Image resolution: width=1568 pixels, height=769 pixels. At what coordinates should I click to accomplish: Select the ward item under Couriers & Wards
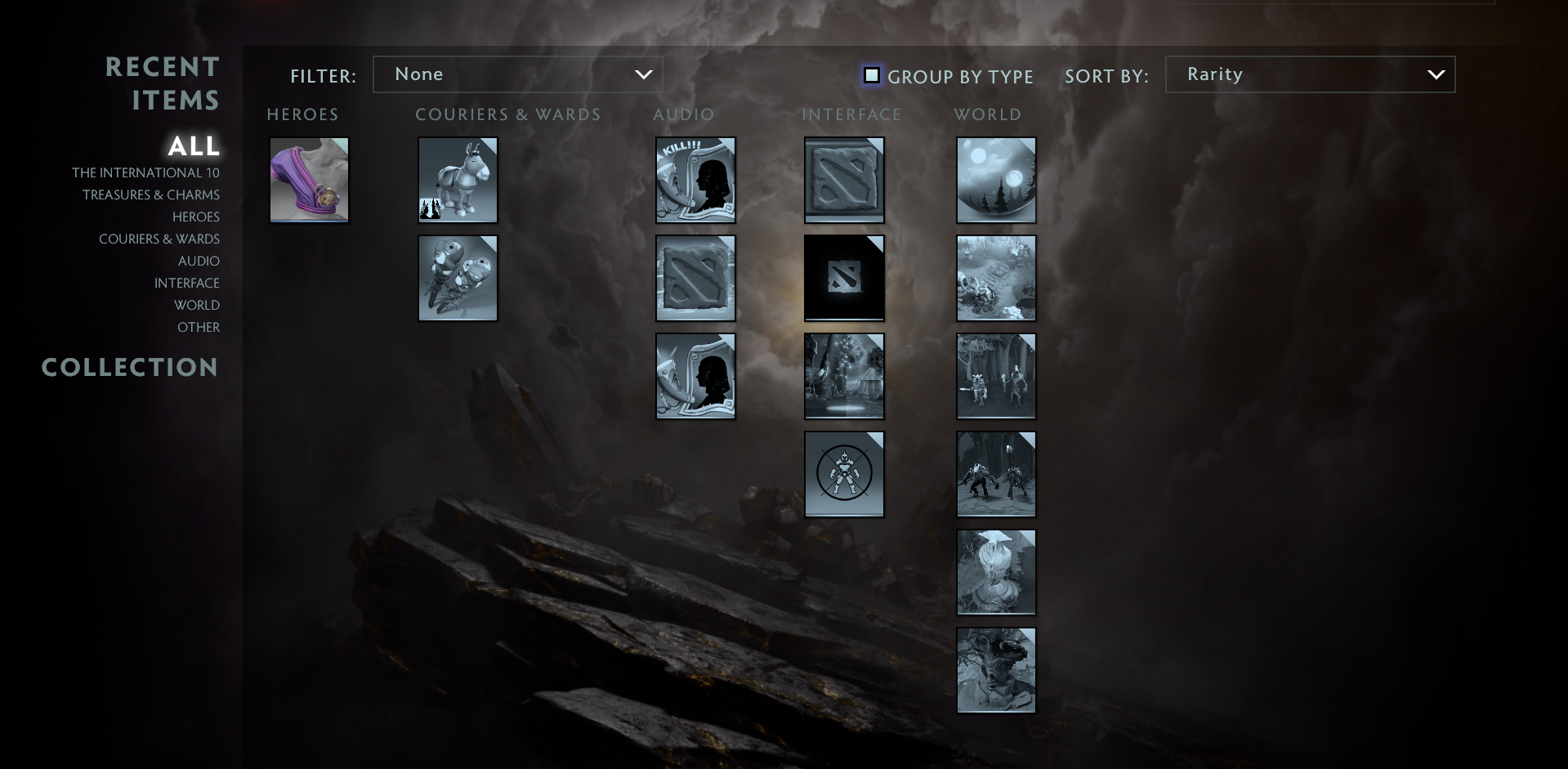[458, 278]
